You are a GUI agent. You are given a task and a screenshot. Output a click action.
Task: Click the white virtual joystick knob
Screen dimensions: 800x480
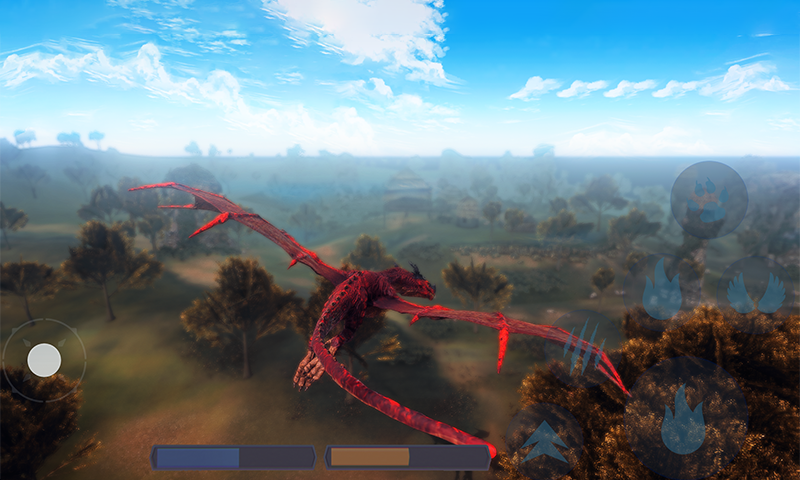(x=44, y=360)
